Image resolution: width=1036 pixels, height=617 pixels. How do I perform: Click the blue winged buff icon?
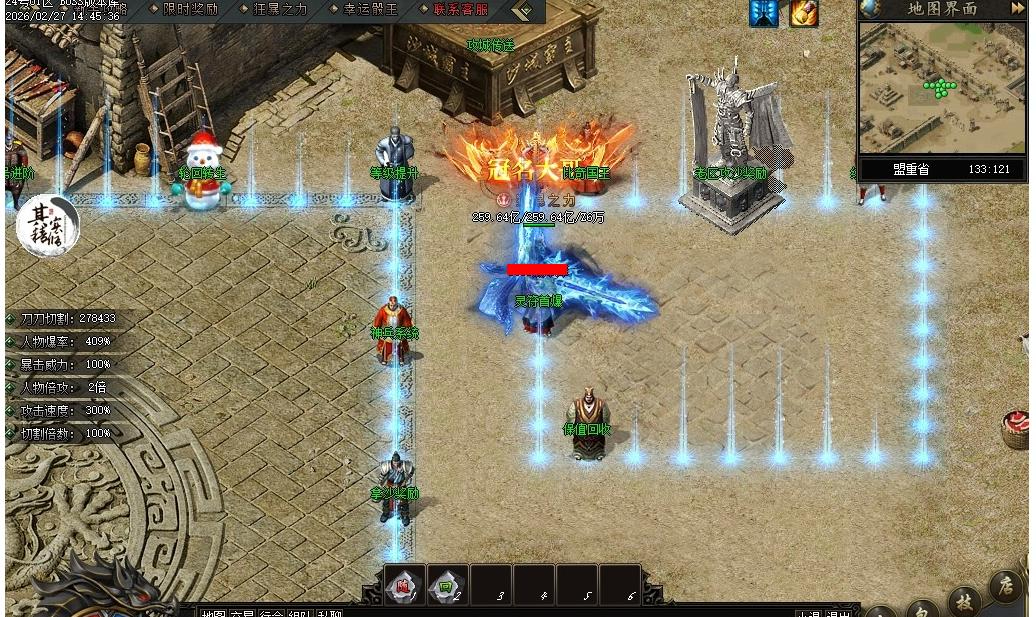click(x=763, y=13)
